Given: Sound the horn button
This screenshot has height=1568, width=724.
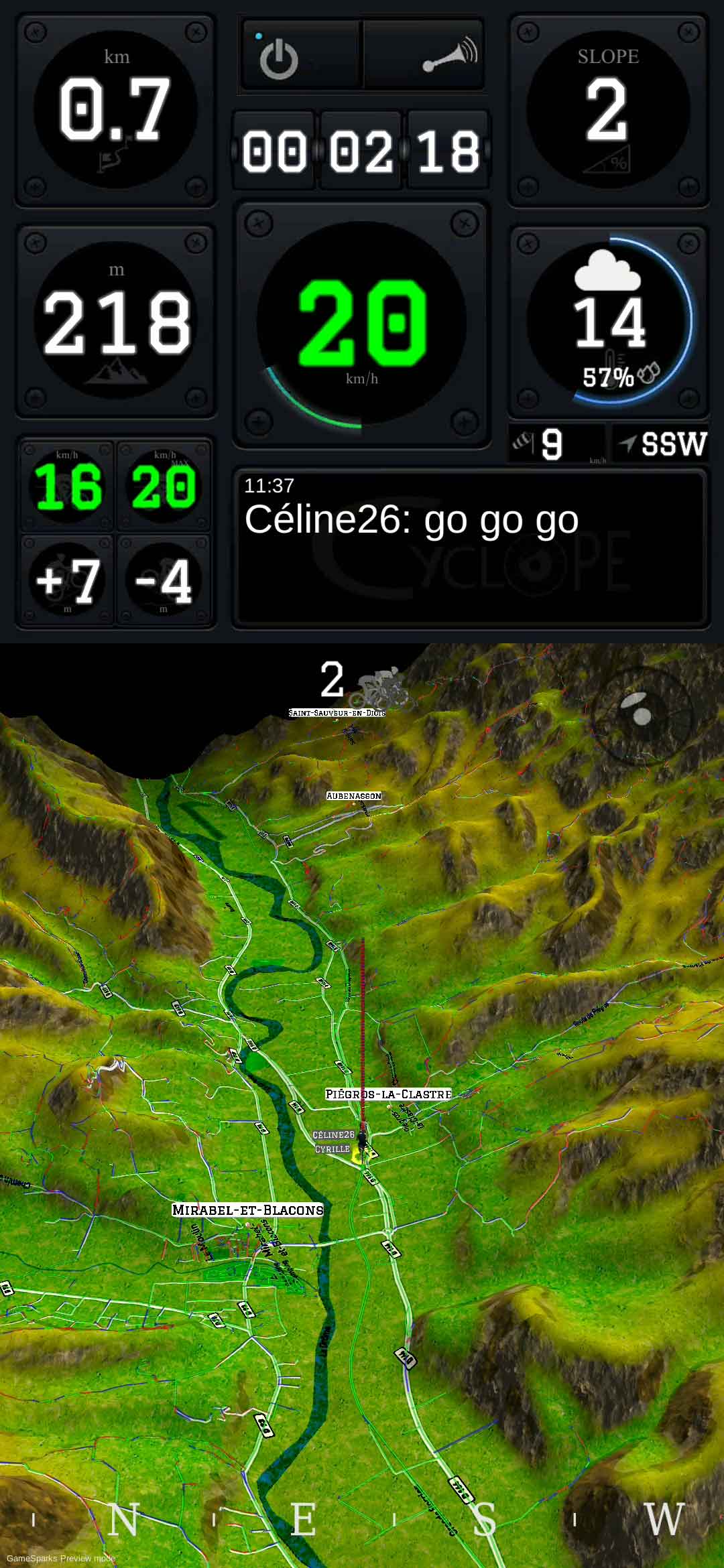Looking at the screenshot, I should coord(448,56).
